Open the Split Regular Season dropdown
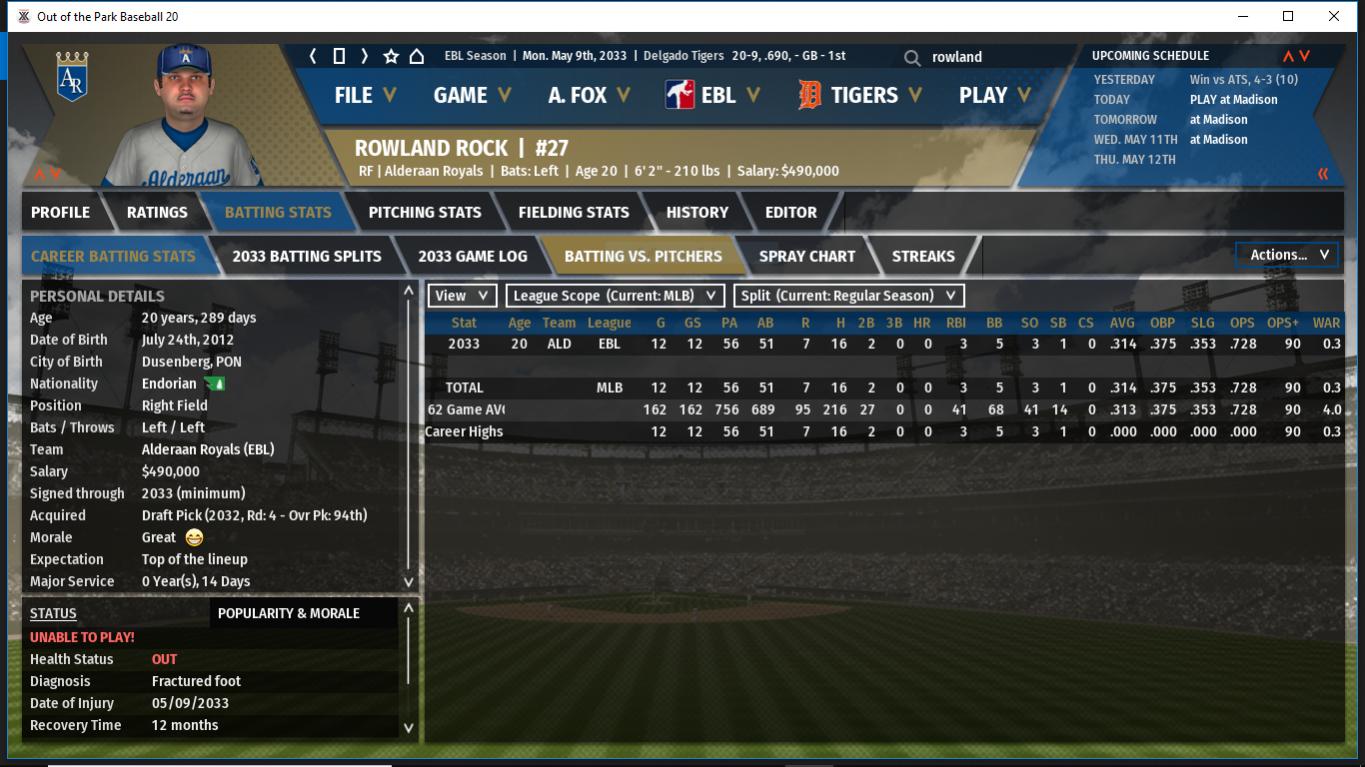 [x=849, y=296]
